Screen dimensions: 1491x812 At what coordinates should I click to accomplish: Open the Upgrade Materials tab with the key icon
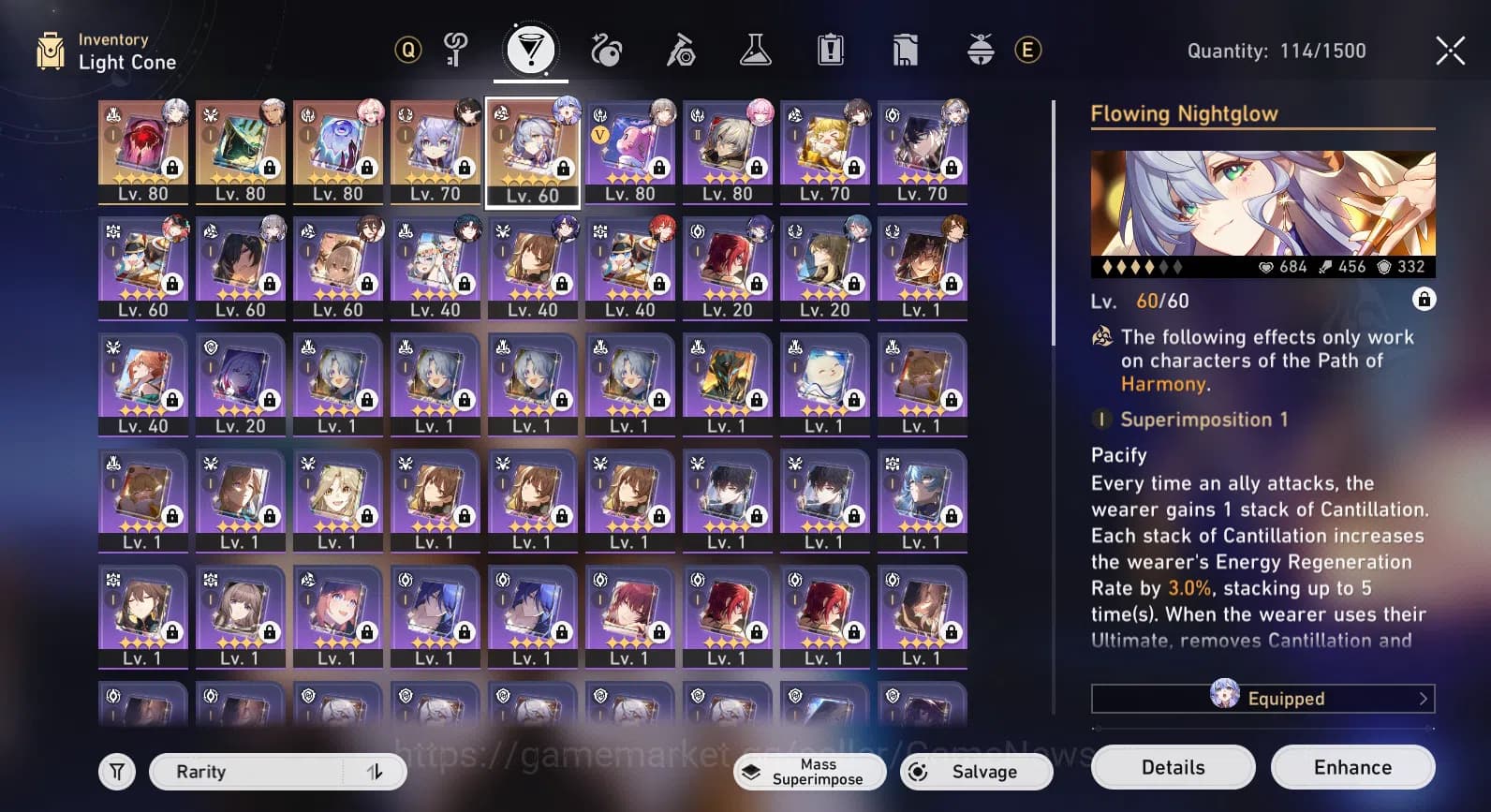(456, 51)
